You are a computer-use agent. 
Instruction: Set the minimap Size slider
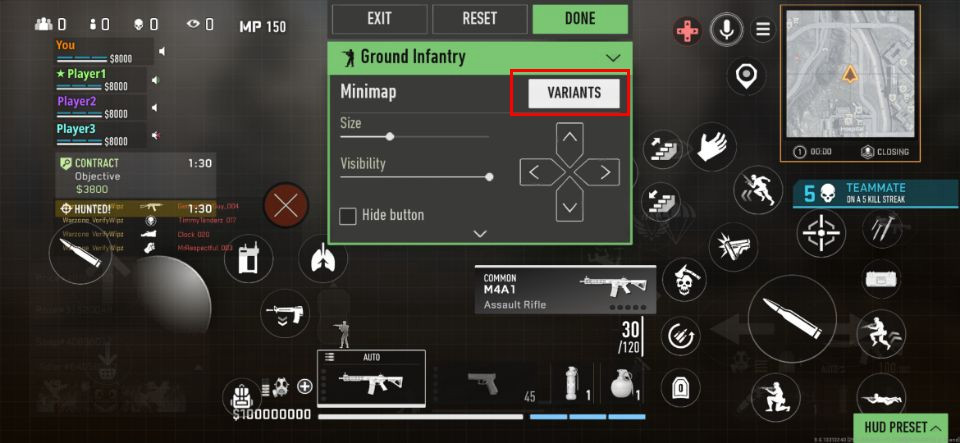(x=390, y=136)
